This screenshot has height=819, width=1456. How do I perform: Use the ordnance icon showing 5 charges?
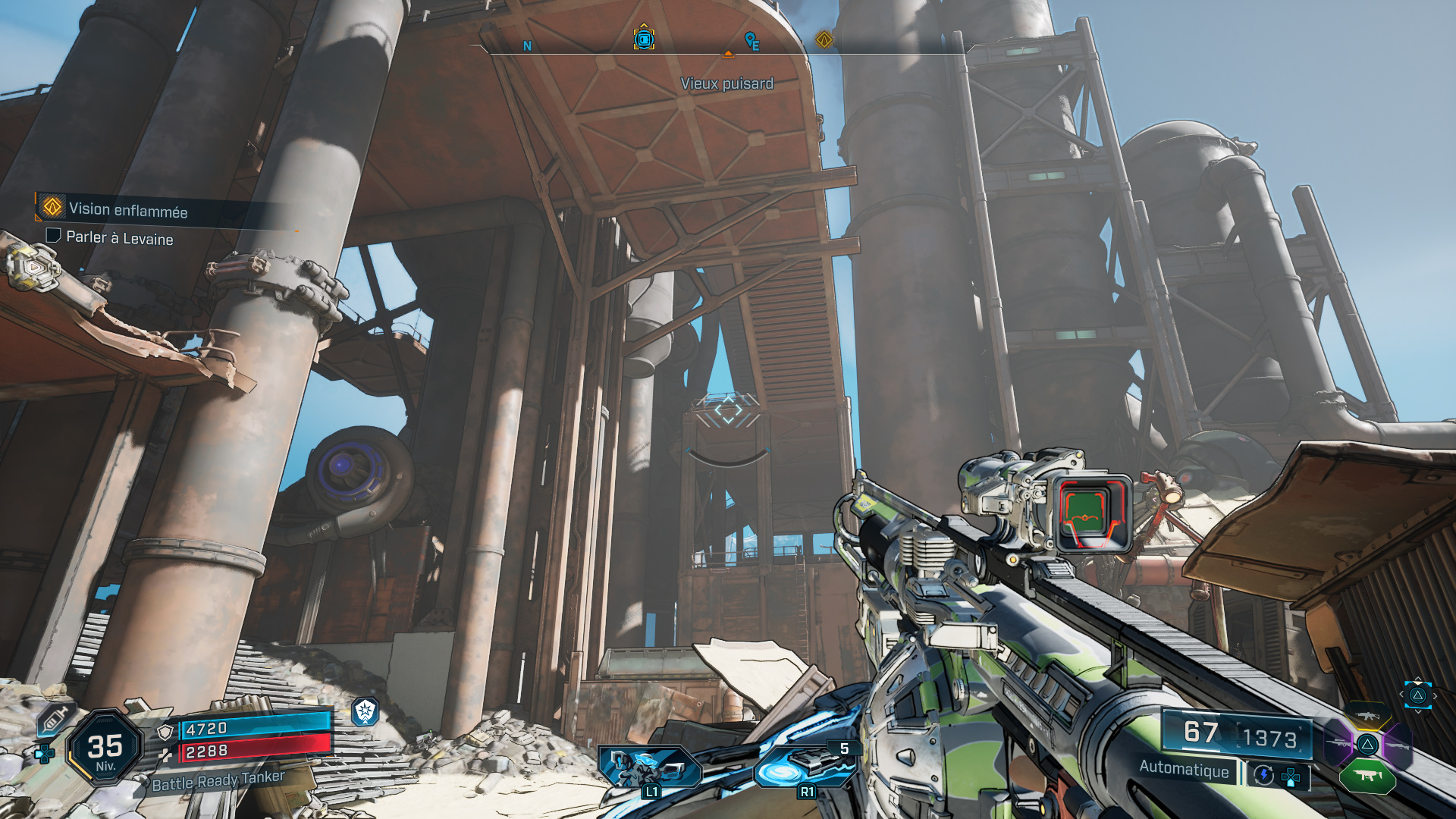click(807, 766)
